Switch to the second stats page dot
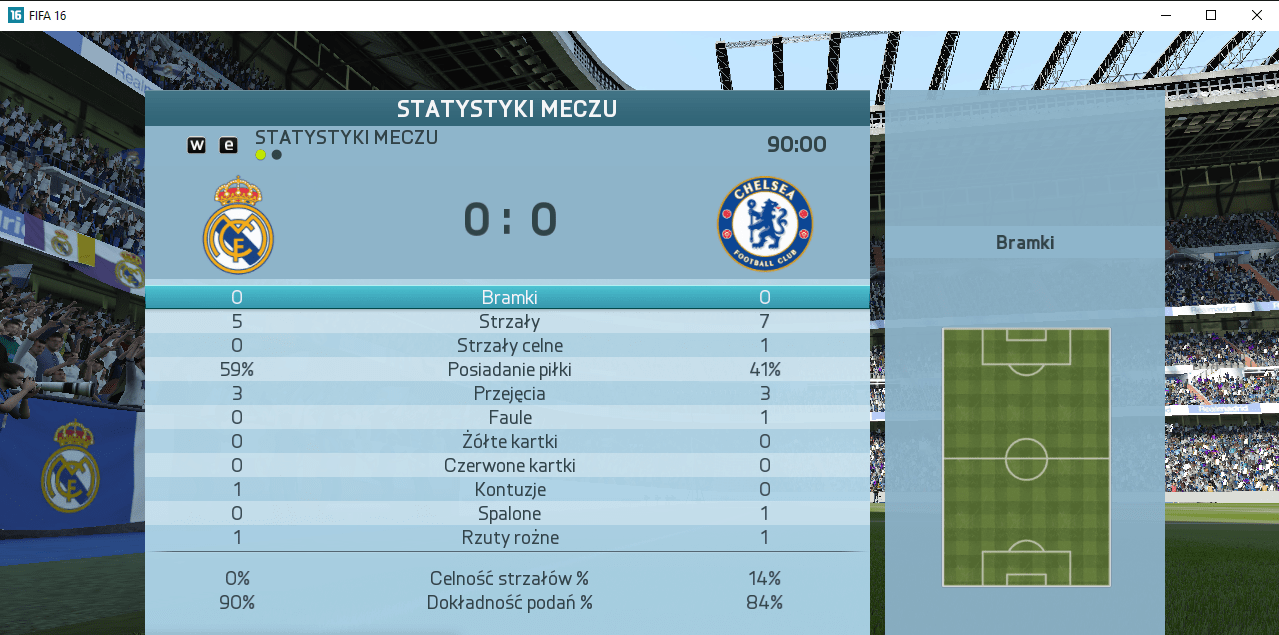 pos(277,155)
